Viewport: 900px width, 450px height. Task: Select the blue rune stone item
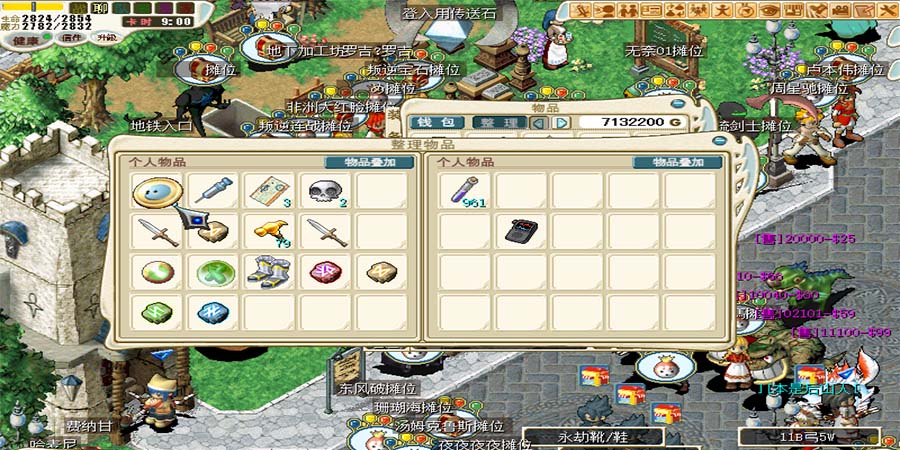point(213,312)
